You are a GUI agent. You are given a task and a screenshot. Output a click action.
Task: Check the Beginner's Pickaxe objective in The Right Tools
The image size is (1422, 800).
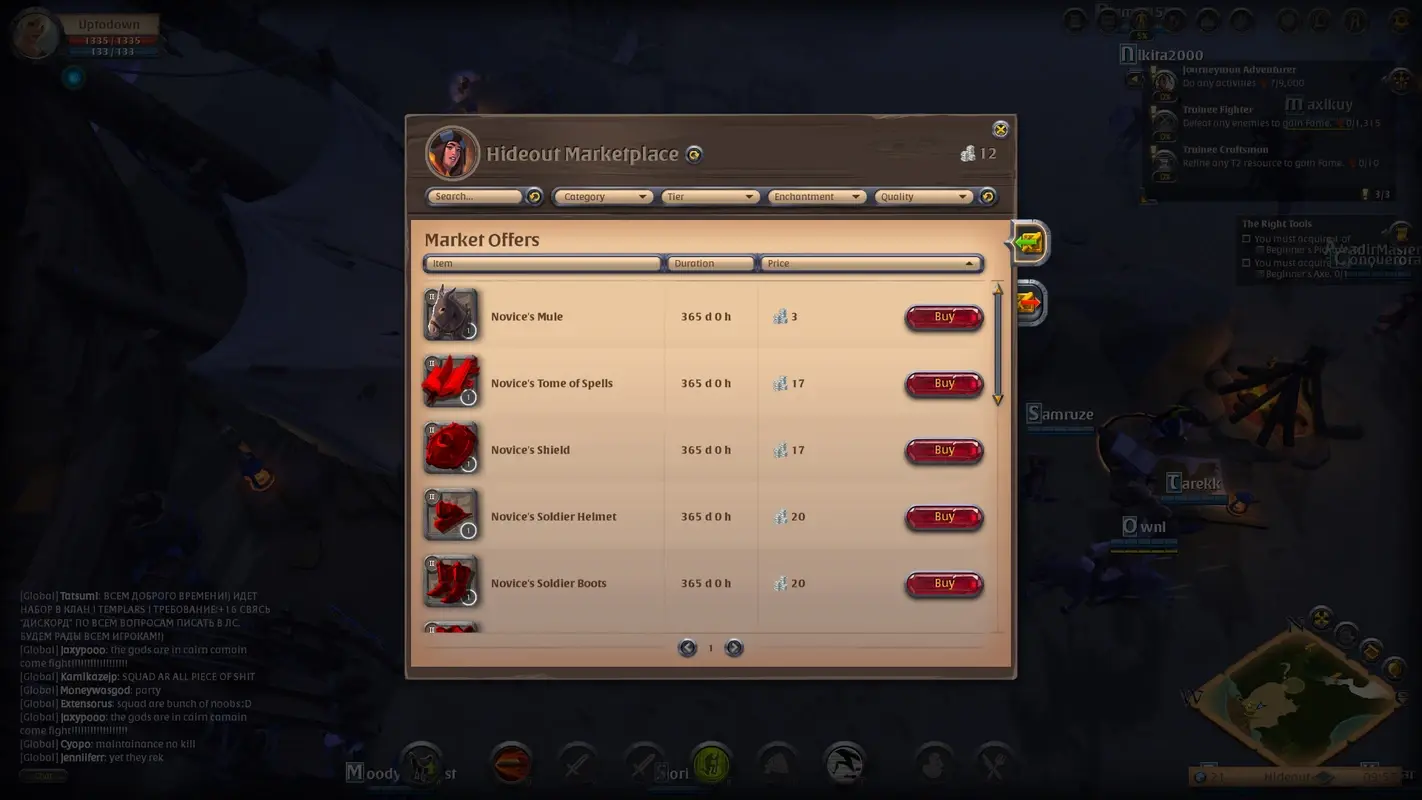(x=1244, y=238)
